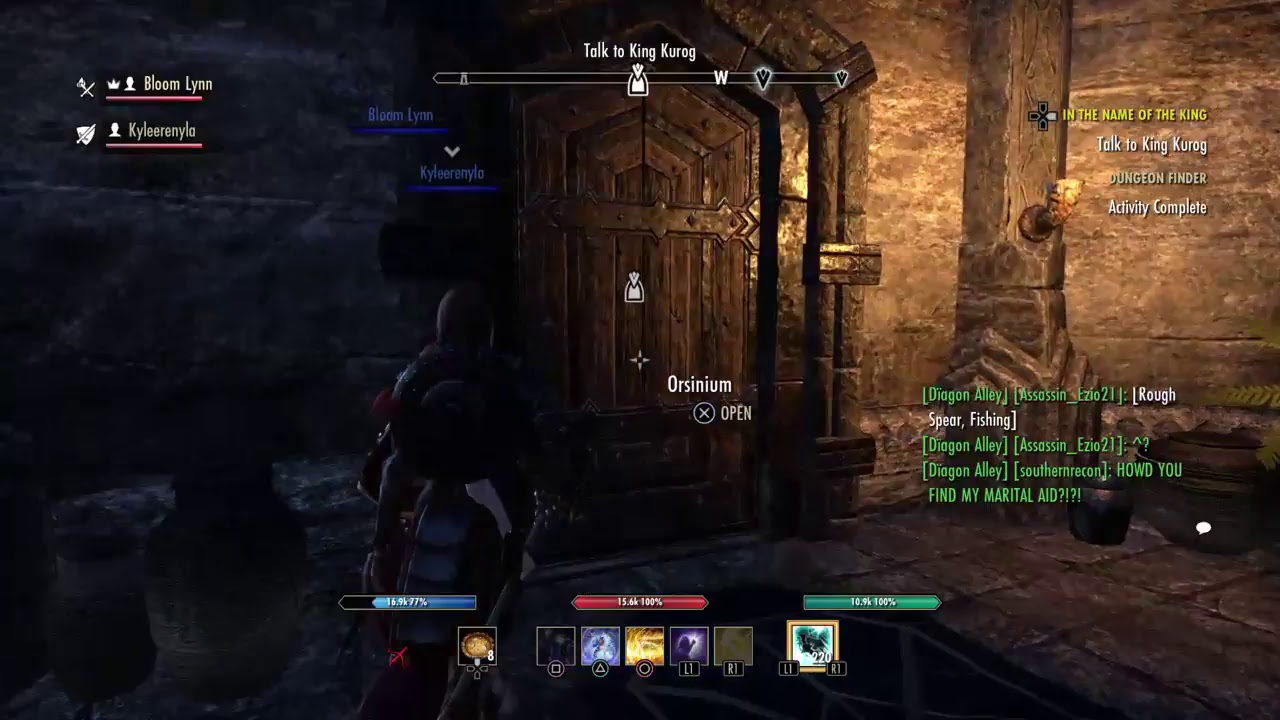The width and height of the screenshot is (1280, 720).
Task: Cast the blue swirling ability
Action: pos(600,646)
